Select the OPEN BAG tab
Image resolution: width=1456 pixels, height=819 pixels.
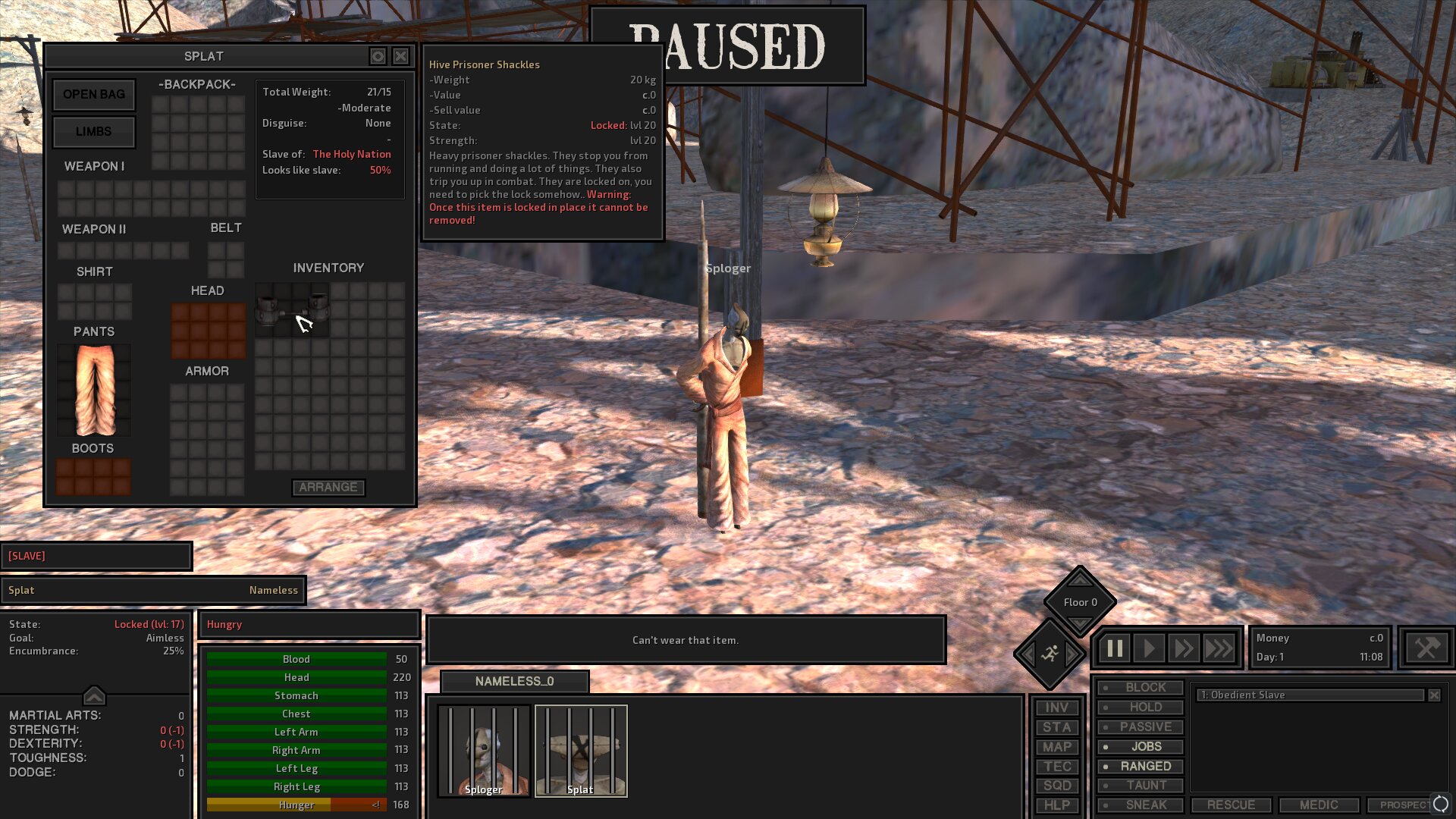[93, 94]
